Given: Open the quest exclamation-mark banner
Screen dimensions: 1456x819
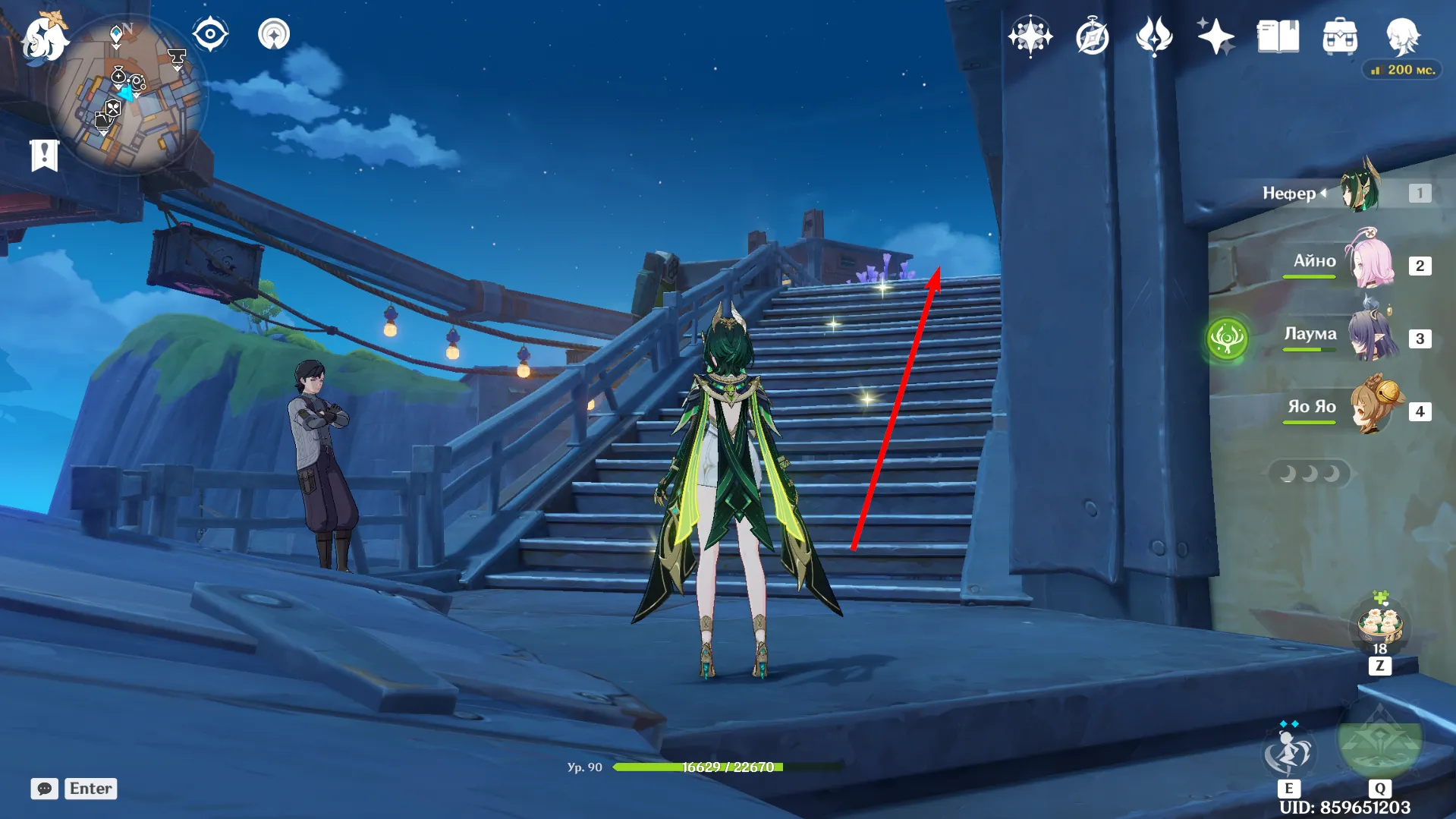Looking at the screenshot, I should coord(45,156).
